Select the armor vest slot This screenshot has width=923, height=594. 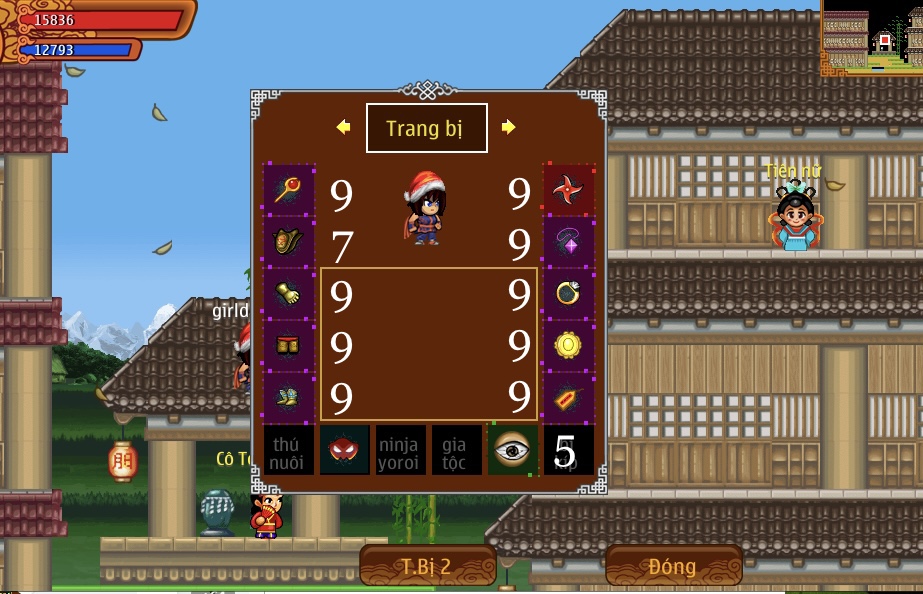(x=289, y=242)
